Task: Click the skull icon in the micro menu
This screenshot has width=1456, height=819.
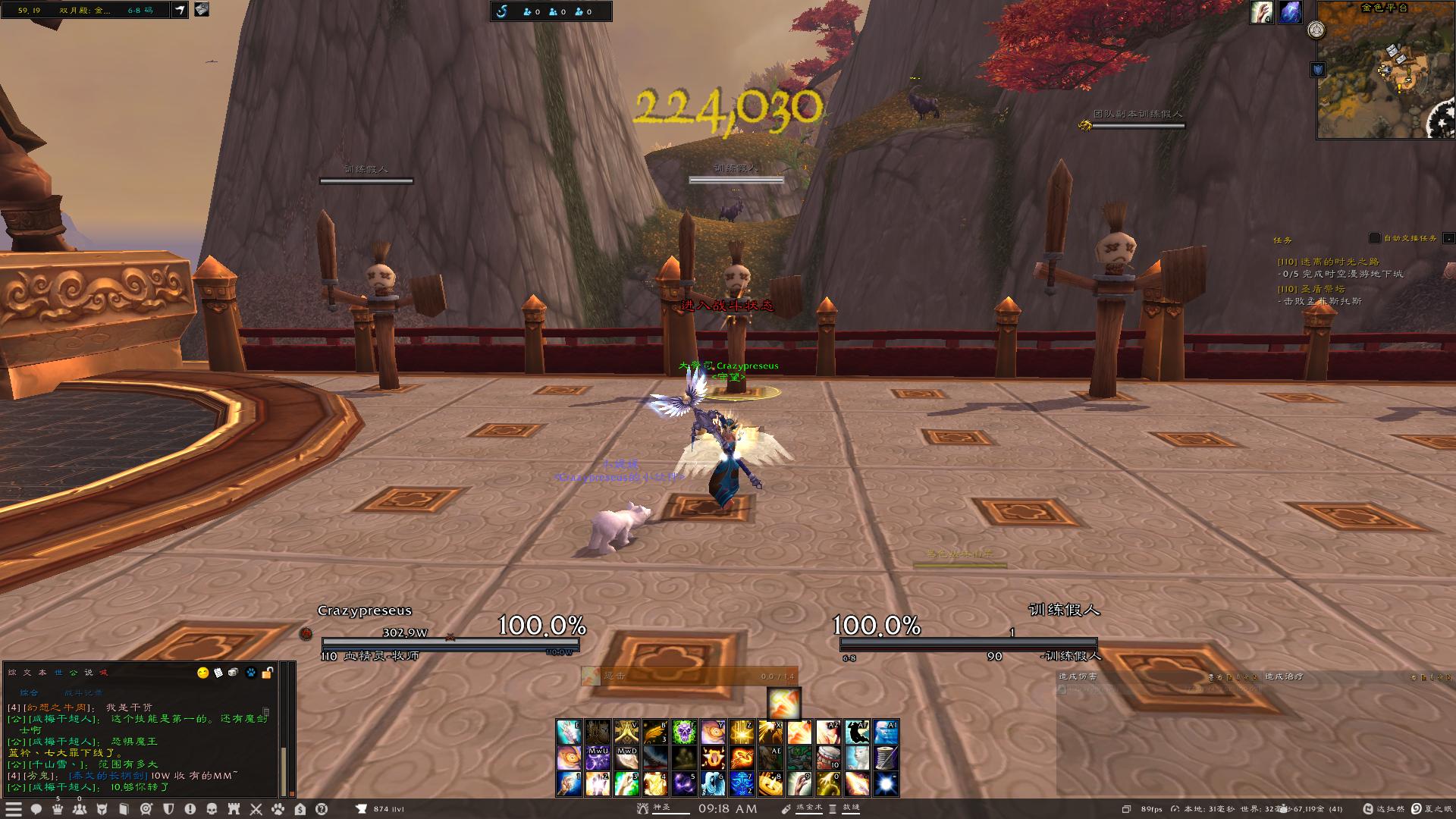Action: [212, 809]
